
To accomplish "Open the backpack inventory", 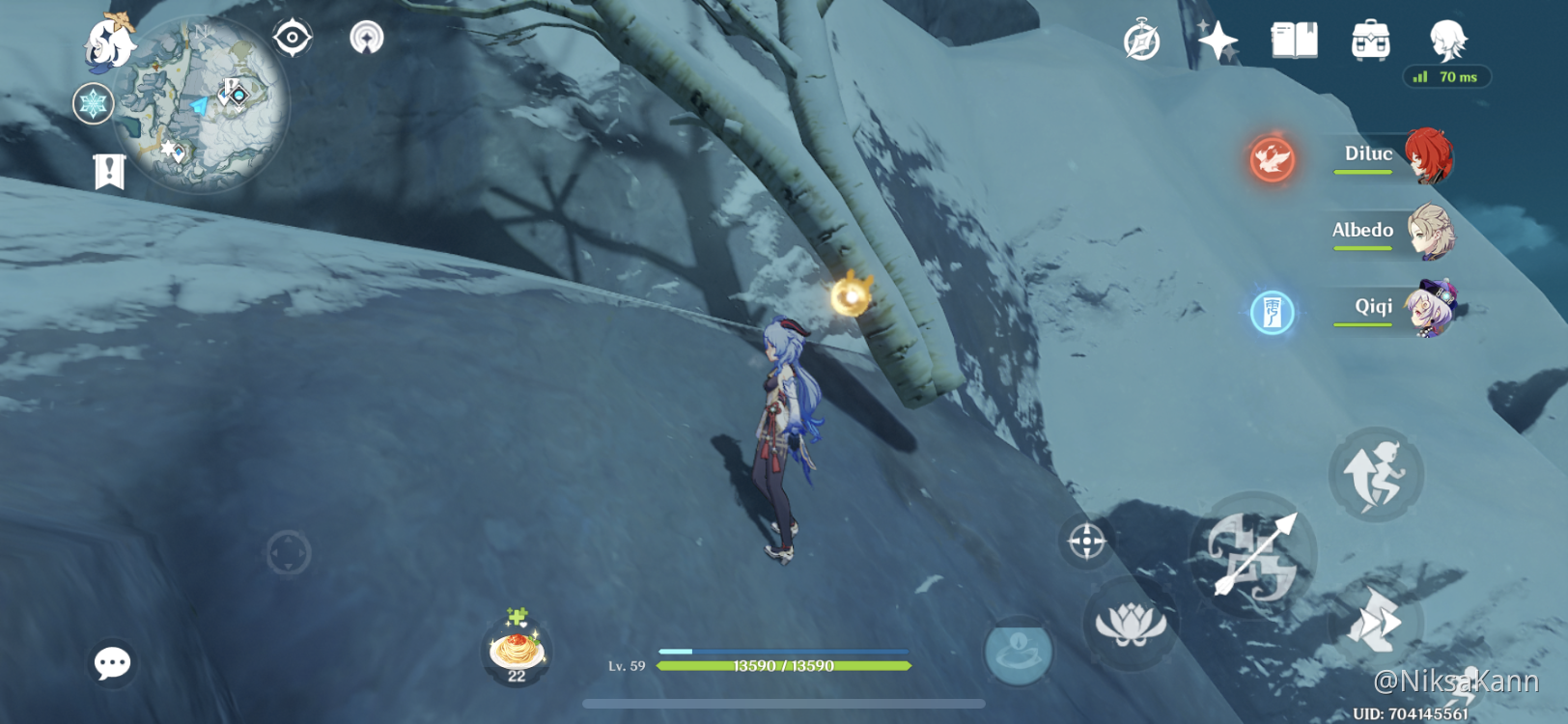I will [1370, 42].
